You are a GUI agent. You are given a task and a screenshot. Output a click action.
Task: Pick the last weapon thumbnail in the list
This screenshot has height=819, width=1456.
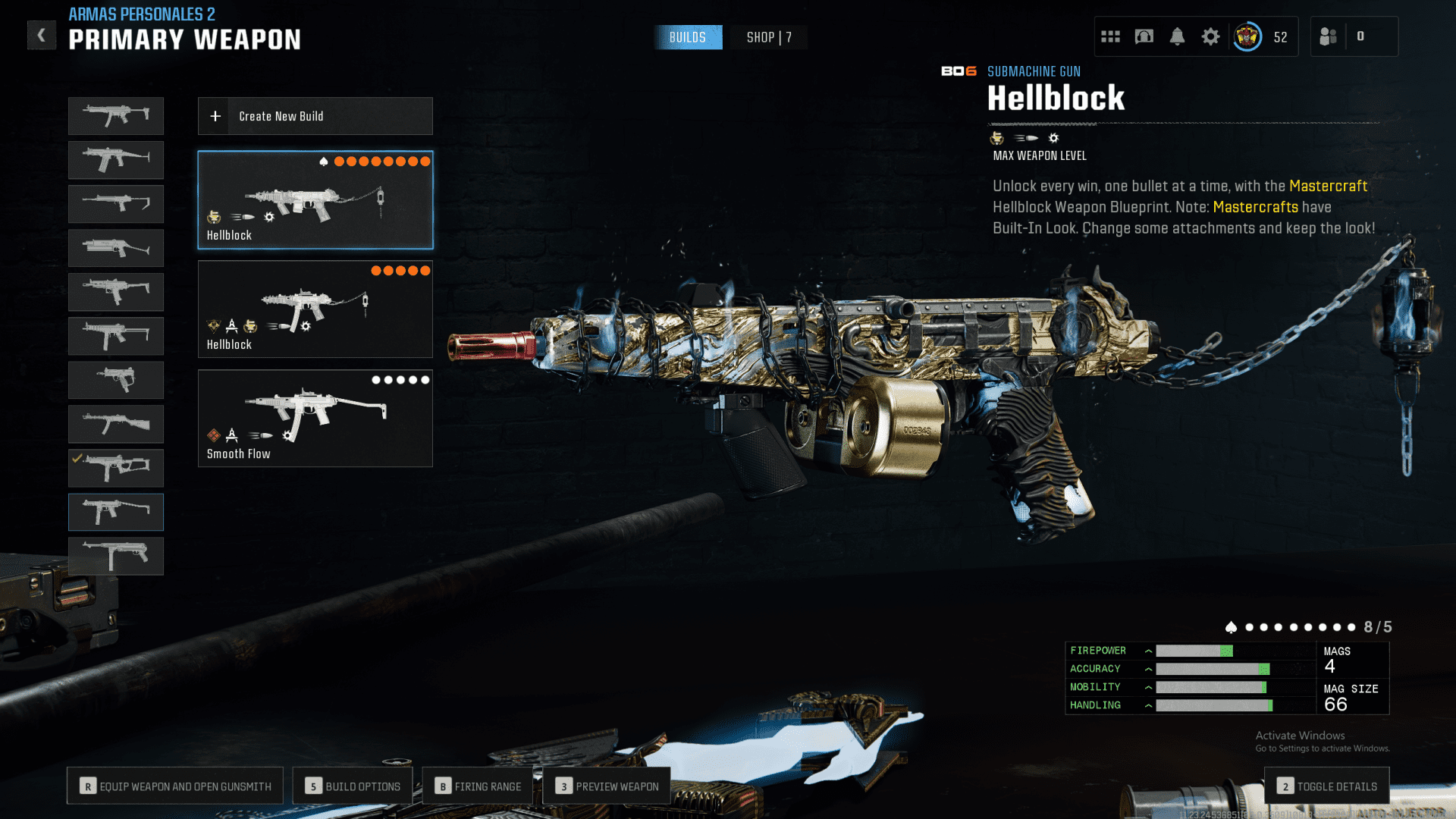tap(116, 556)
